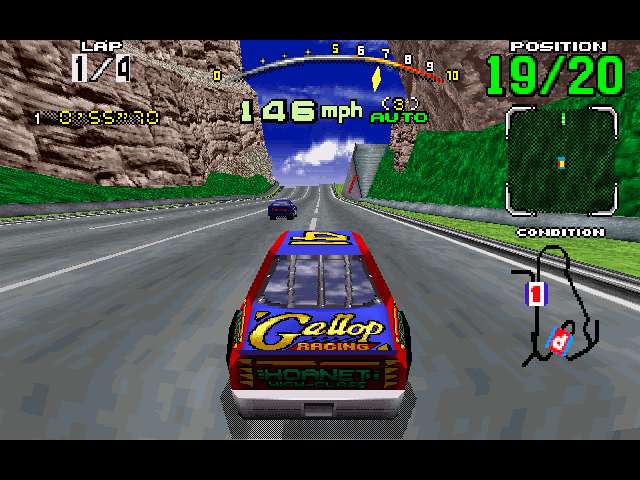Screen dimensions: 640x480
Task: Click the number 1 marker on the track map
Action: pos(535,293)
